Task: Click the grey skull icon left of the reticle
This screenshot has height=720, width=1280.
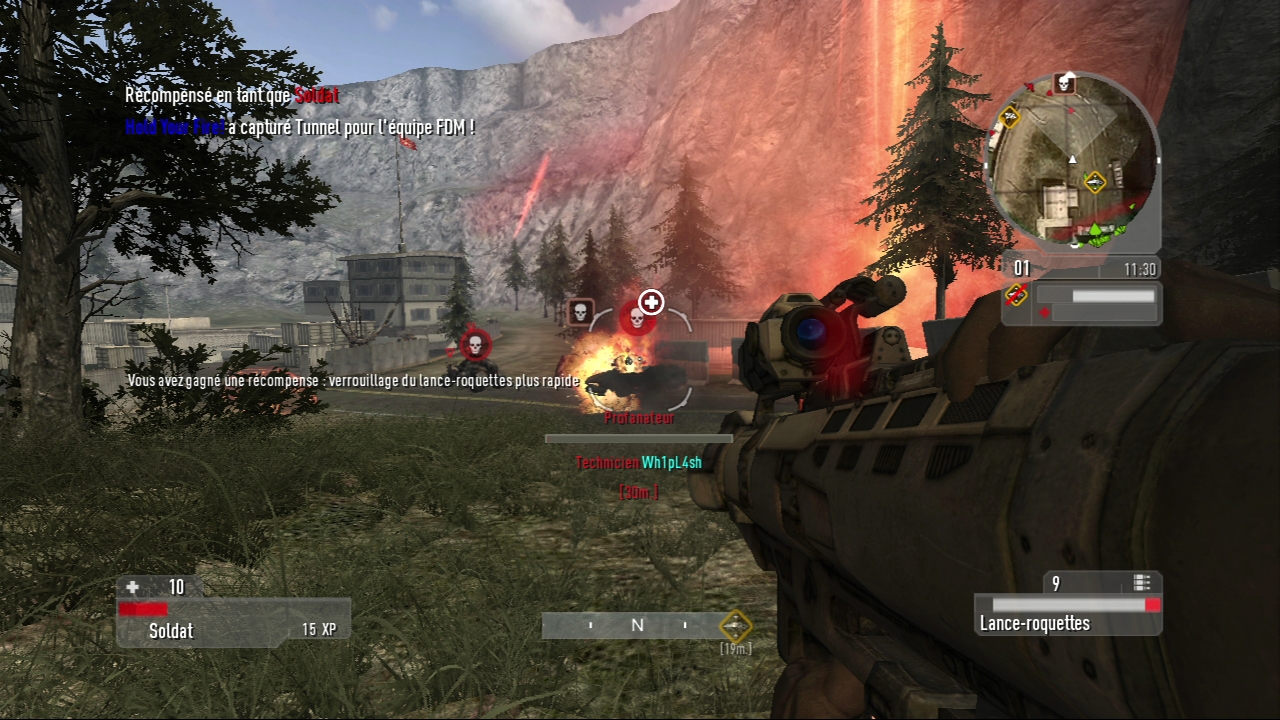Action: 581,312
